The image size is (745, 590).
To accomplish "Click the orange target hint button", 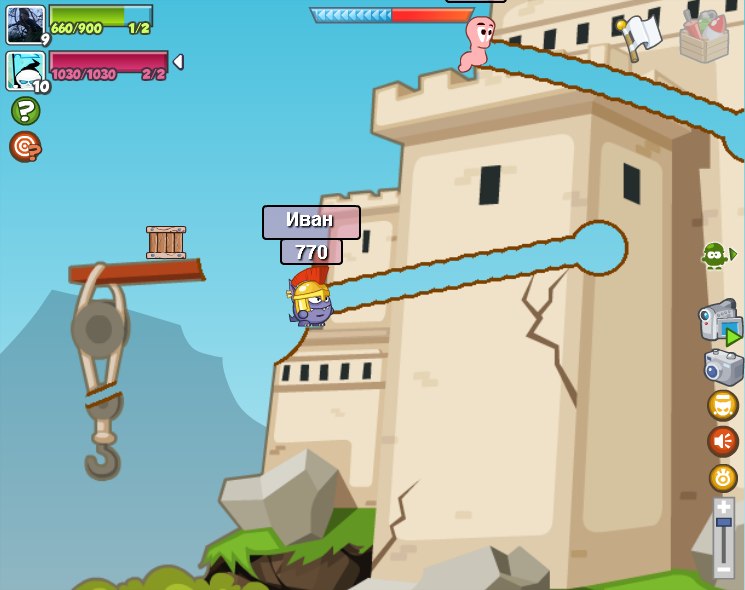I will coord(25,146).
